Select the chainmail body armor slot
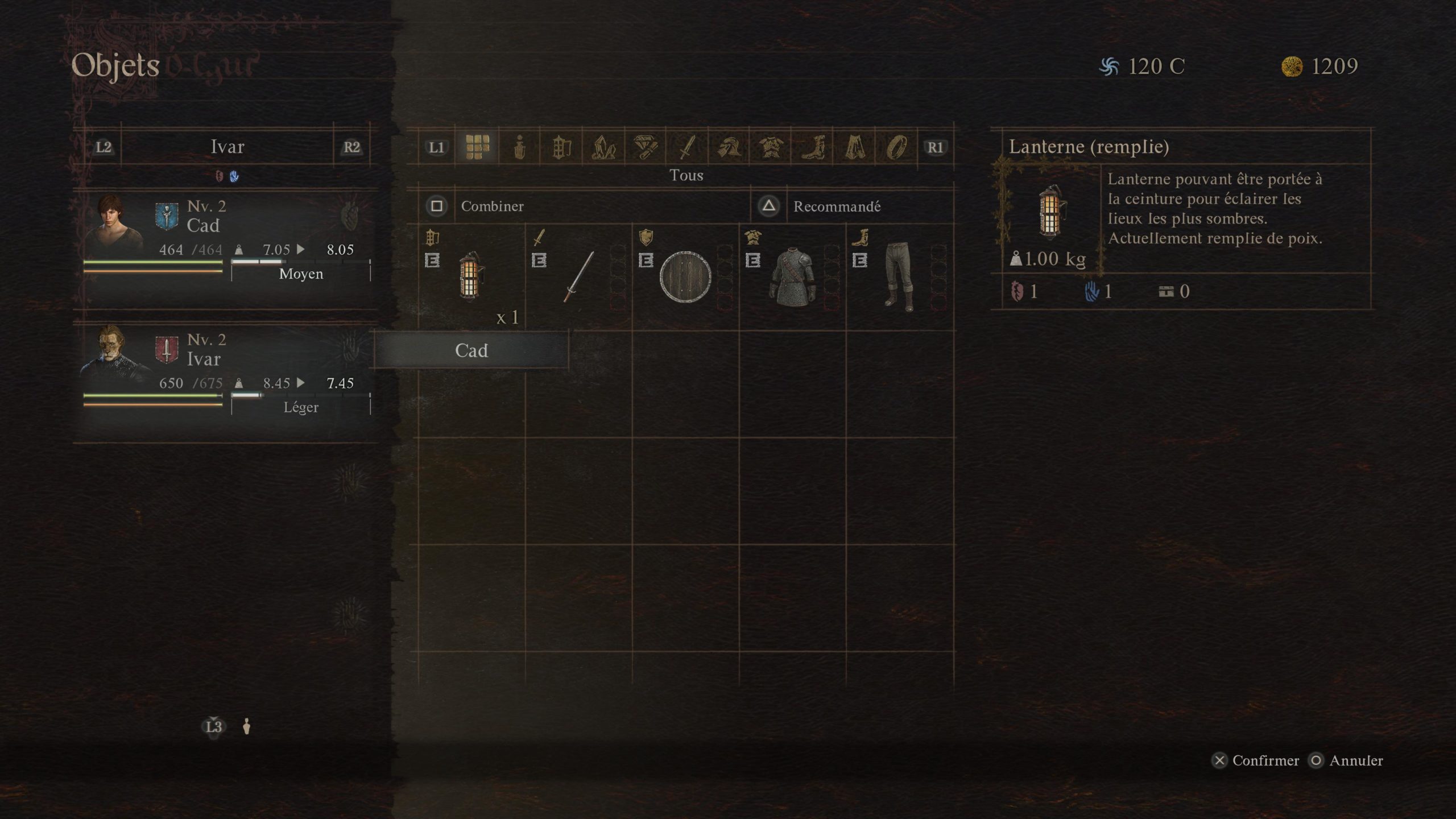Viewport: 1456px width, 819px height. coord(792,277)
